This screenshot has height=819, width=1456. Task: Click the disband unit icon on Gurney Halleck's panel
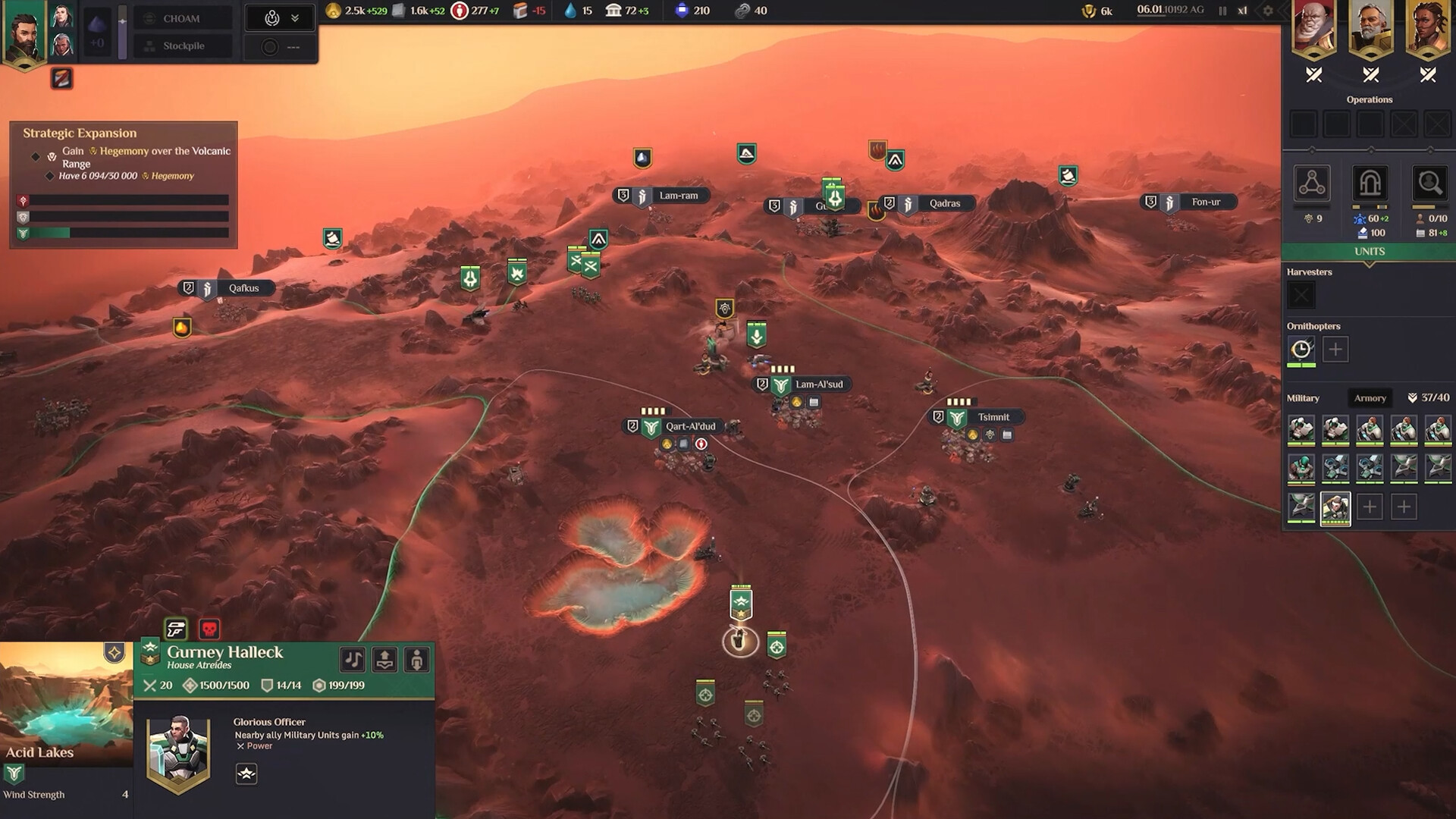[x=416, y=659]
